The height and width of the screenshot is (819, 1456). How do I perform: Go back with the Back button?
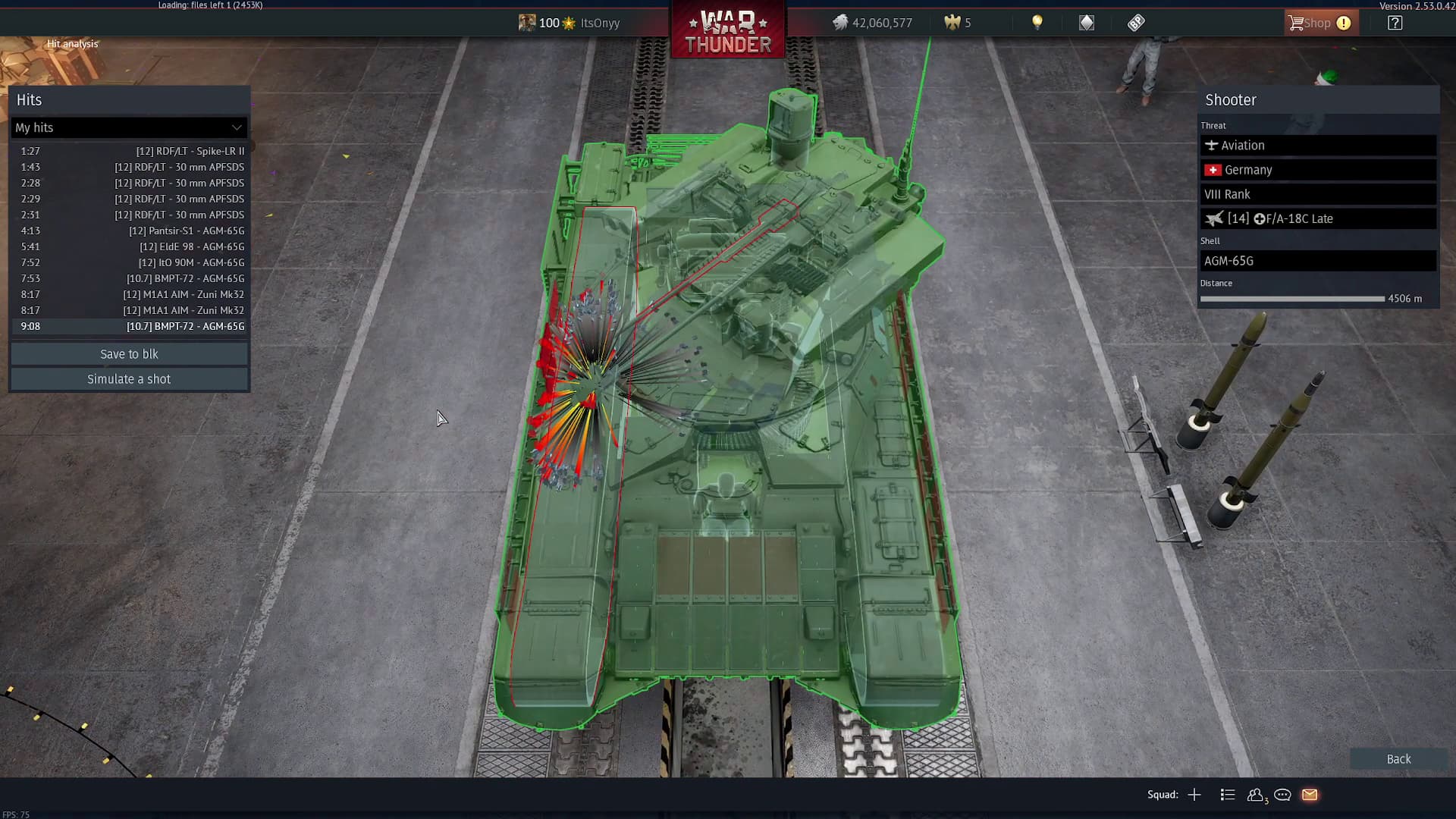coord(1398,759)
